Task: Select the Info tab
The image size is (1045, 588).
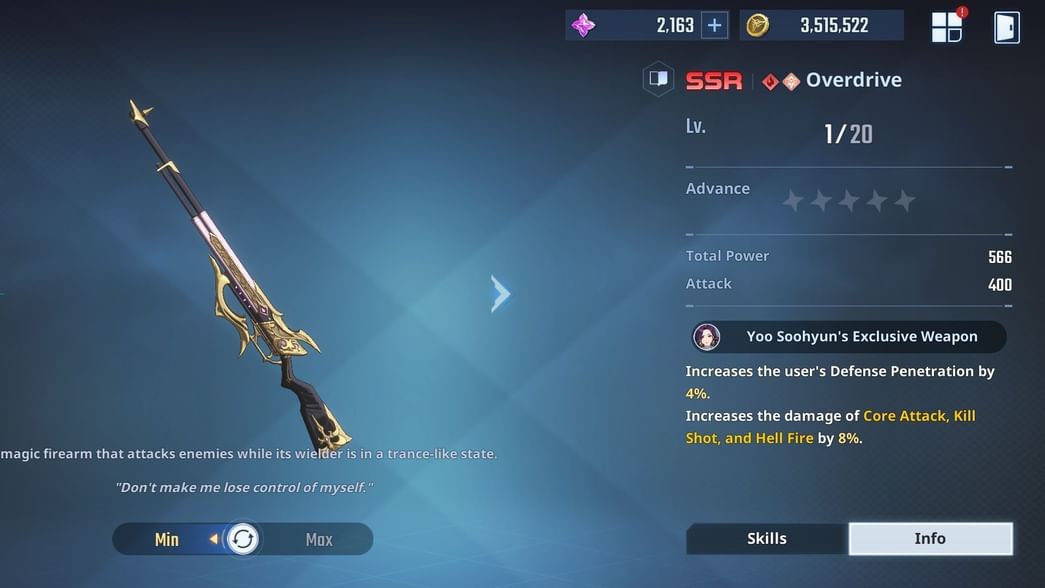Action: pyautogui.click(x=930, y=539)
